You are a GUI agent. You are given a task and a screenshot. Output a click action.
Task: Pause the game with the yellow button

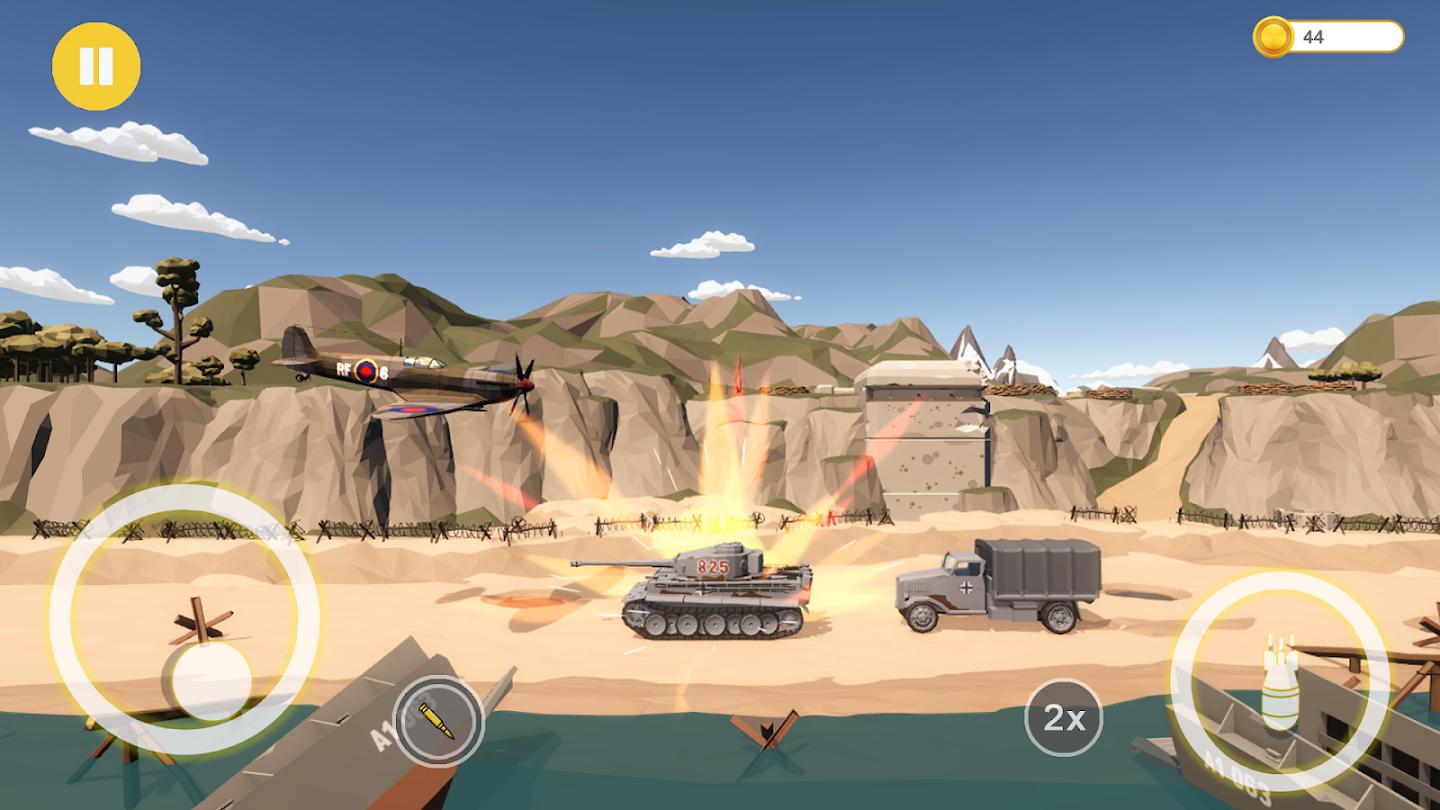point(96,66)
